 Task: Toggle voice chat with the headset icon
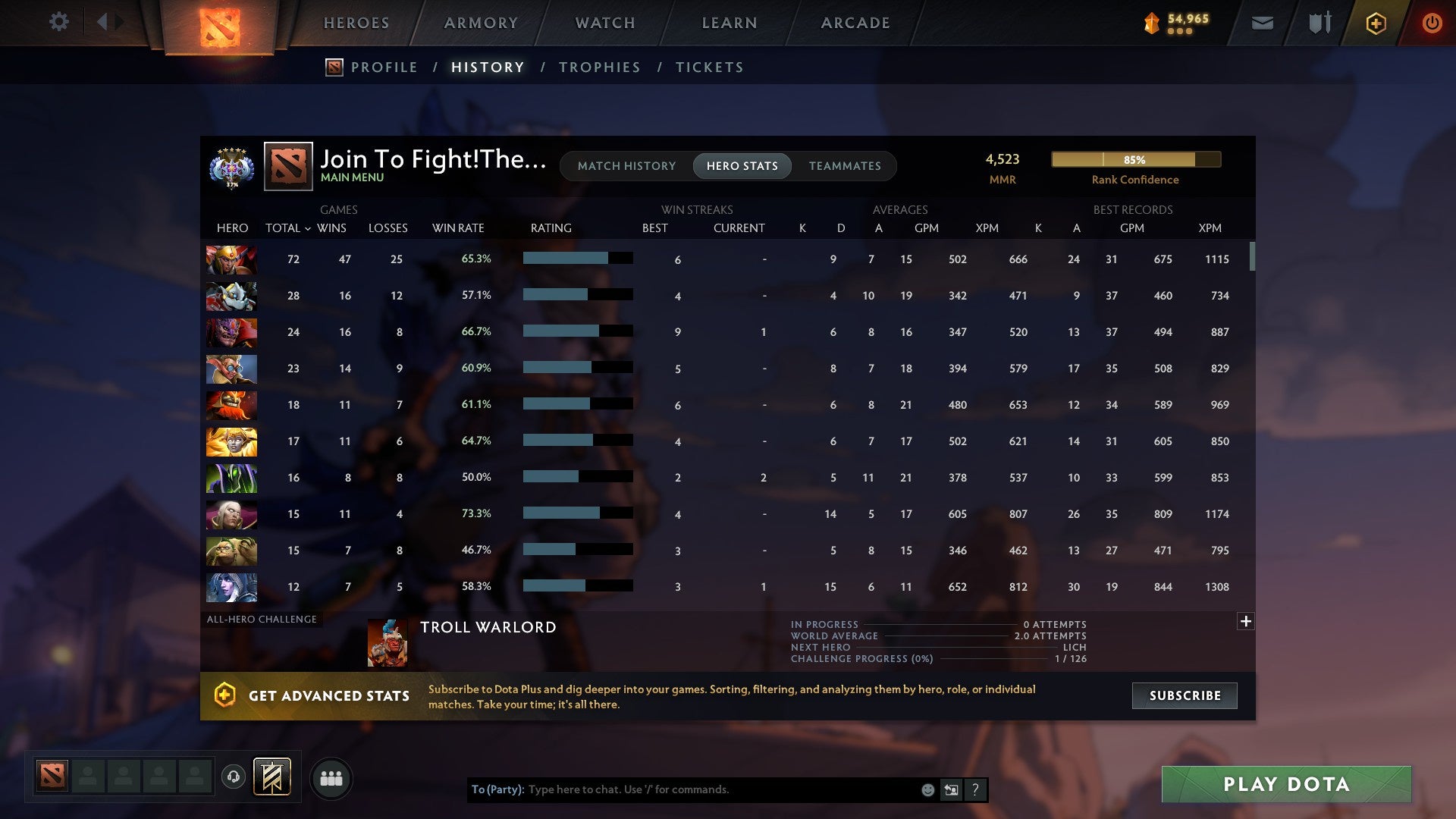click(234, 778)
